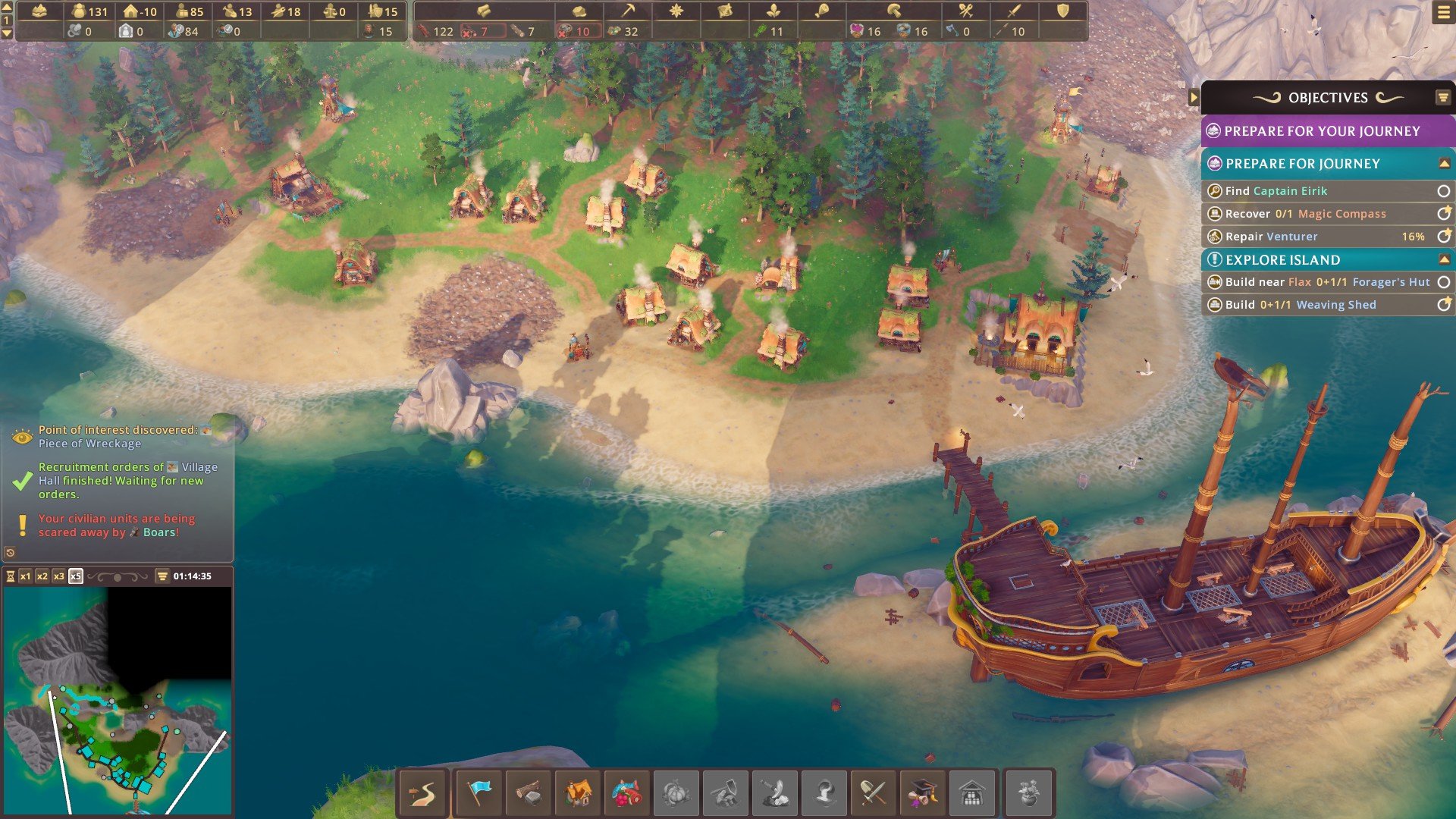Select the blue flag build category

click(479, 793)
